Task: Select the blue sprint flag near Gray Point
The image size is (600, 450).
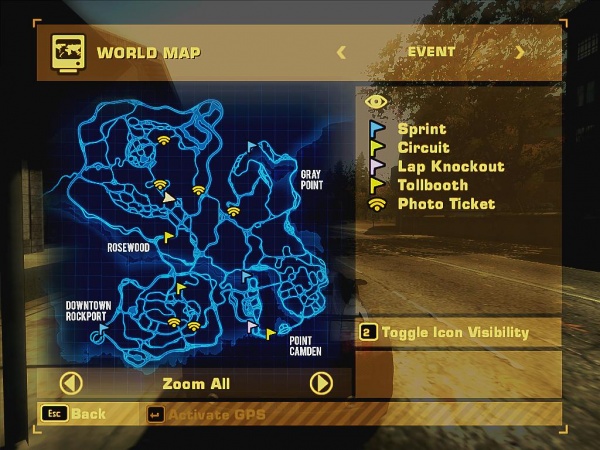Action: (251, 146)
